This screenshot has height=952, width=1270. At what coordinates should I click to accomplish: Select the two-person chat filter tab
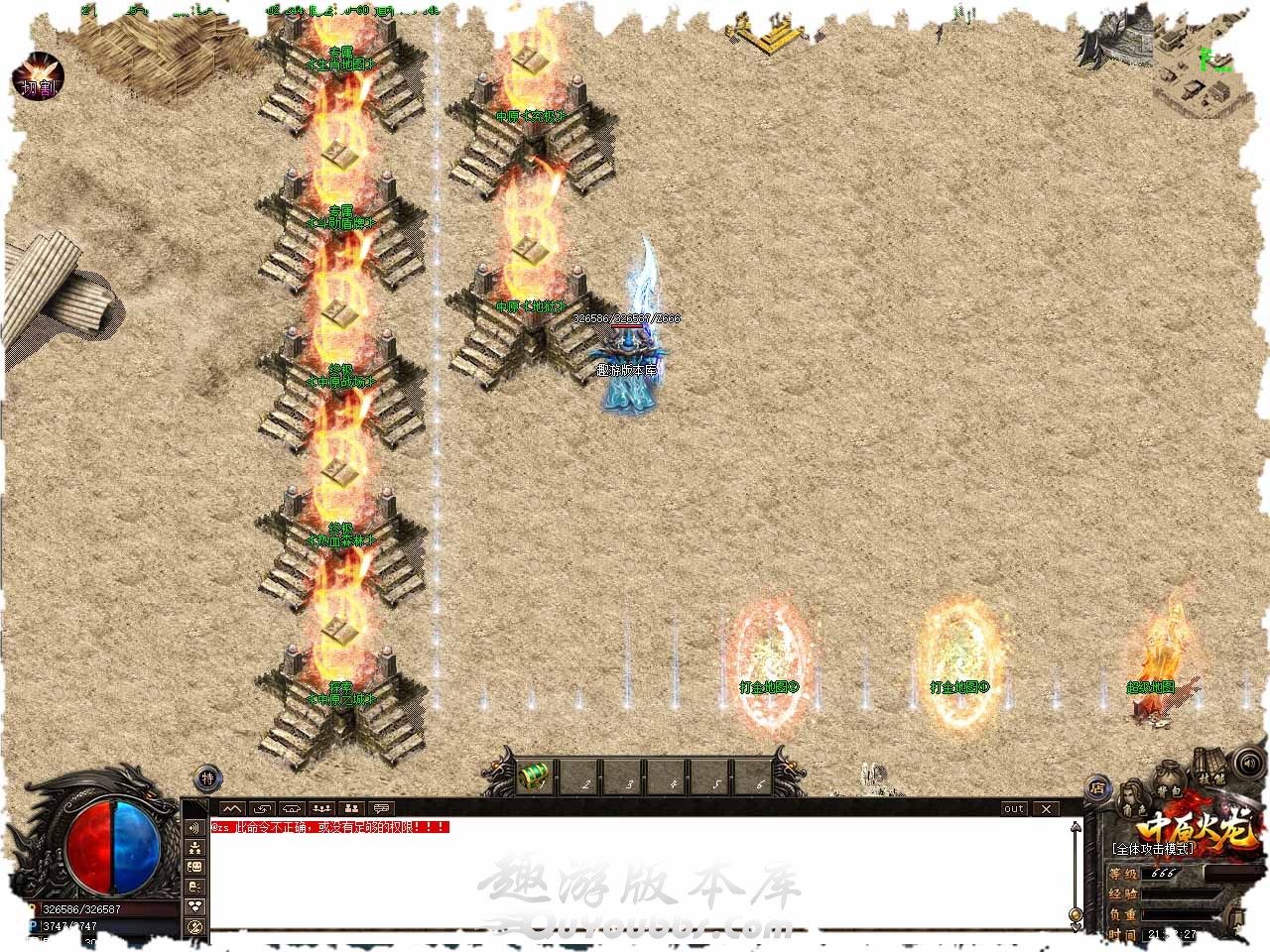(352, 808)
